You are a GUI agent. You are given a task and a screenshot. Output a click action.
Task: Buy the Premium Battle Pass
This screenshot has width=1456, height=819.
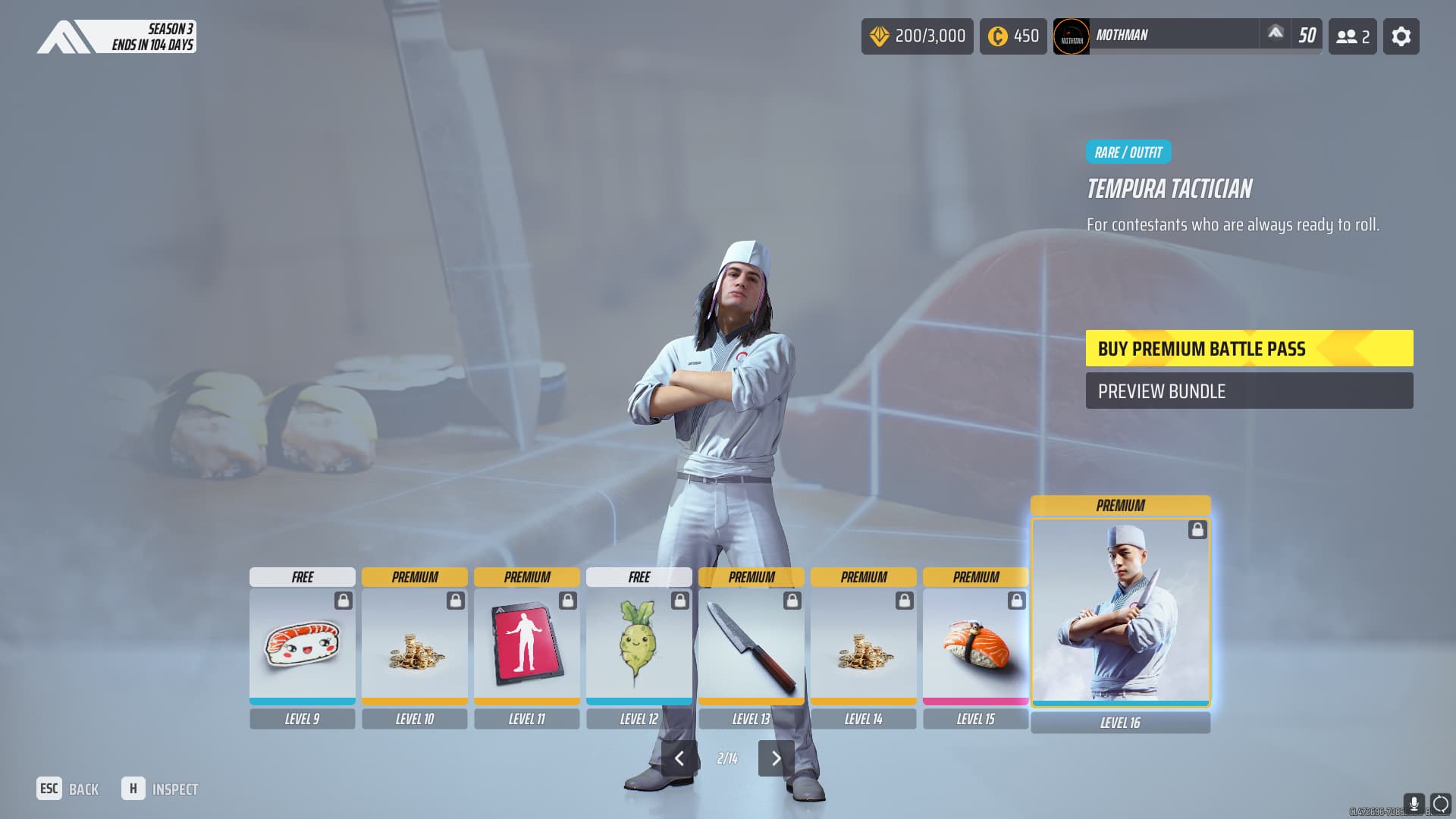click(x=1248, y=348)
